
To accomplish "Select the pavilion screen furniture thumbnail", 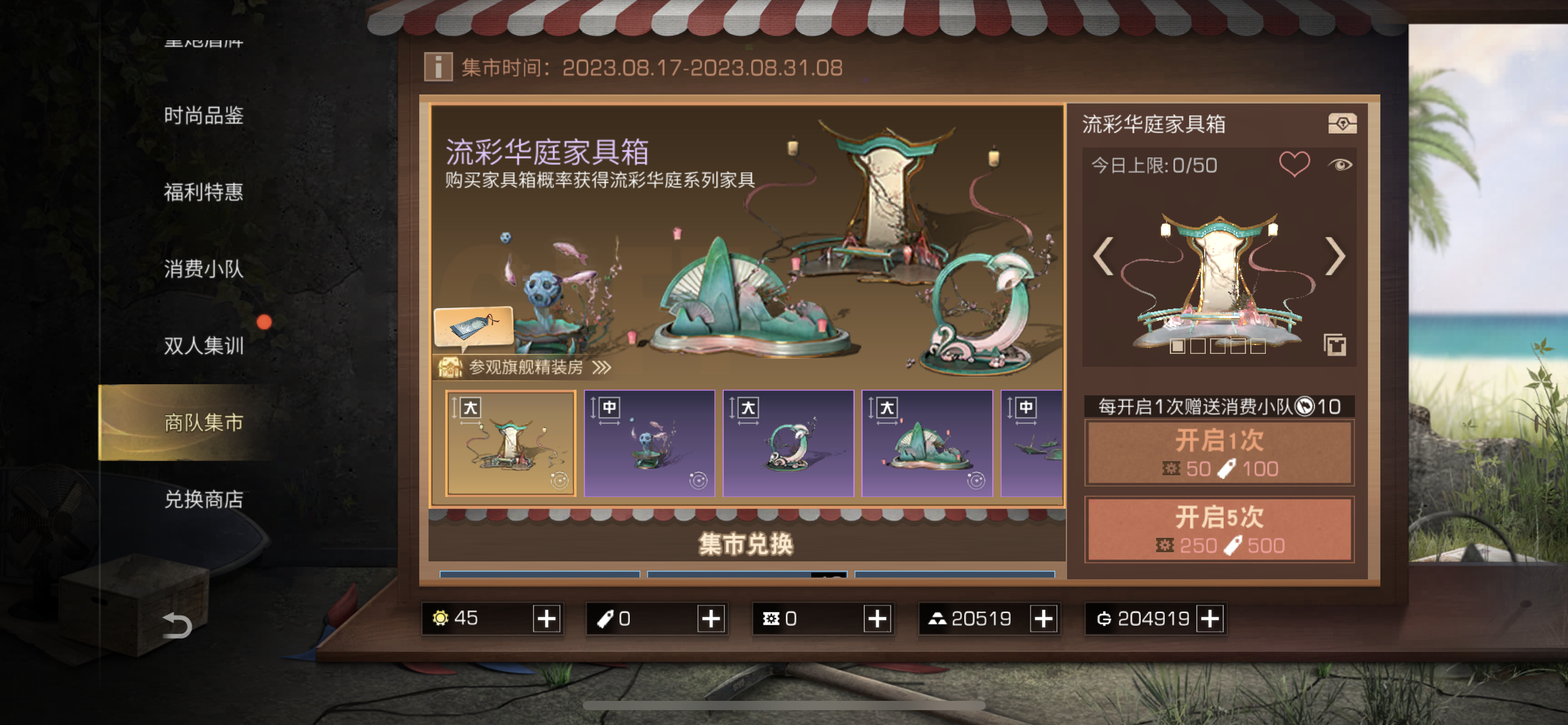I will click(x=511, y=443).
